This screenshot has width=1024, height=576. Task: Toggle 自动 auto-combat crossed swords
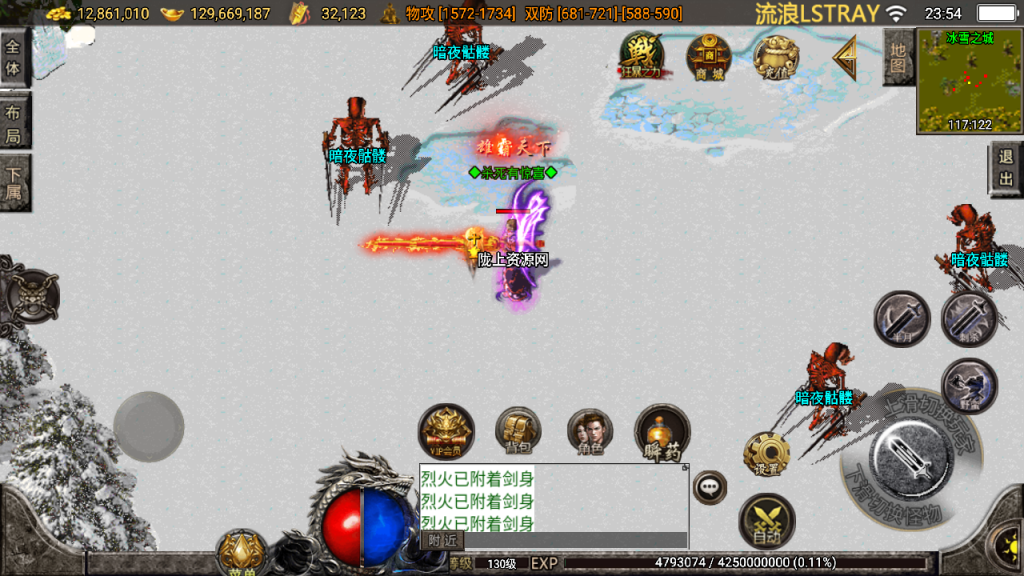click(767, 521)
